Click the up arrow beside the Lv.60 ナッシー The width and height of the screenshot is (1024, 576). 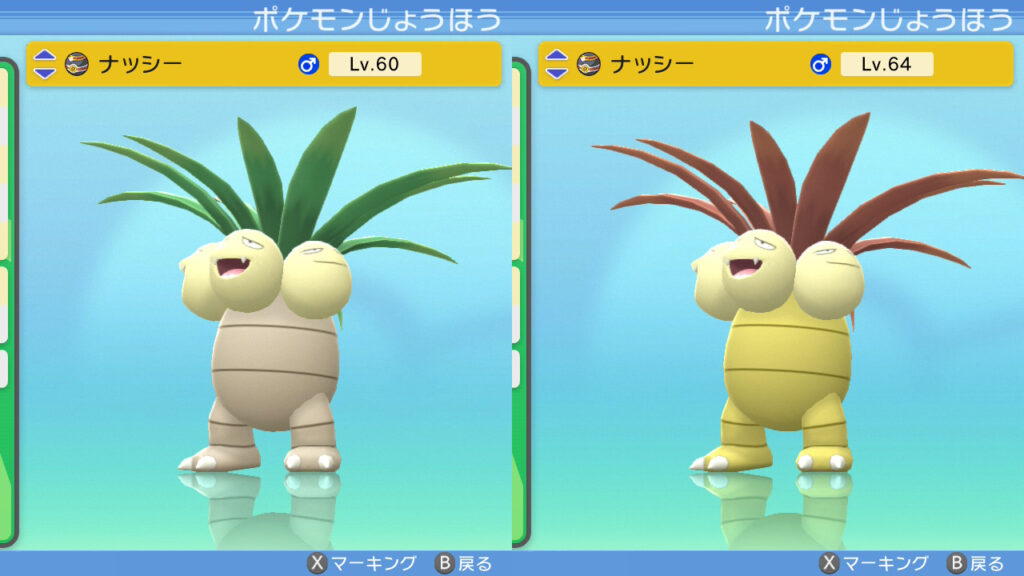(x=45, y=57)
